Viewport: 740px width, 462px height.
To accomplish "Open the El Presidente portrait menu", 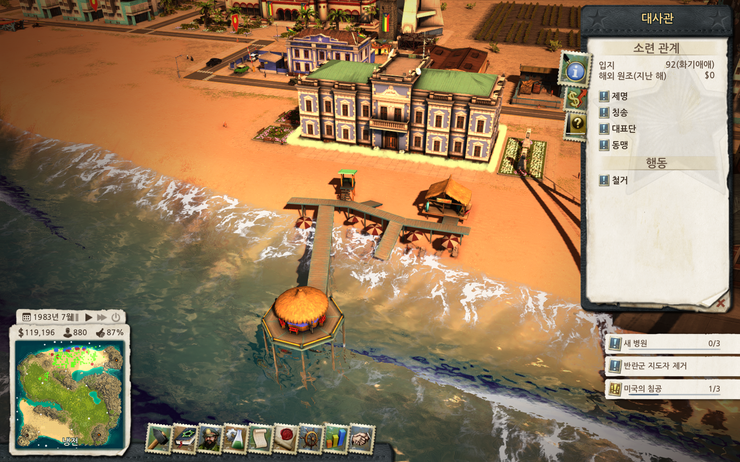I will point(209,438).
